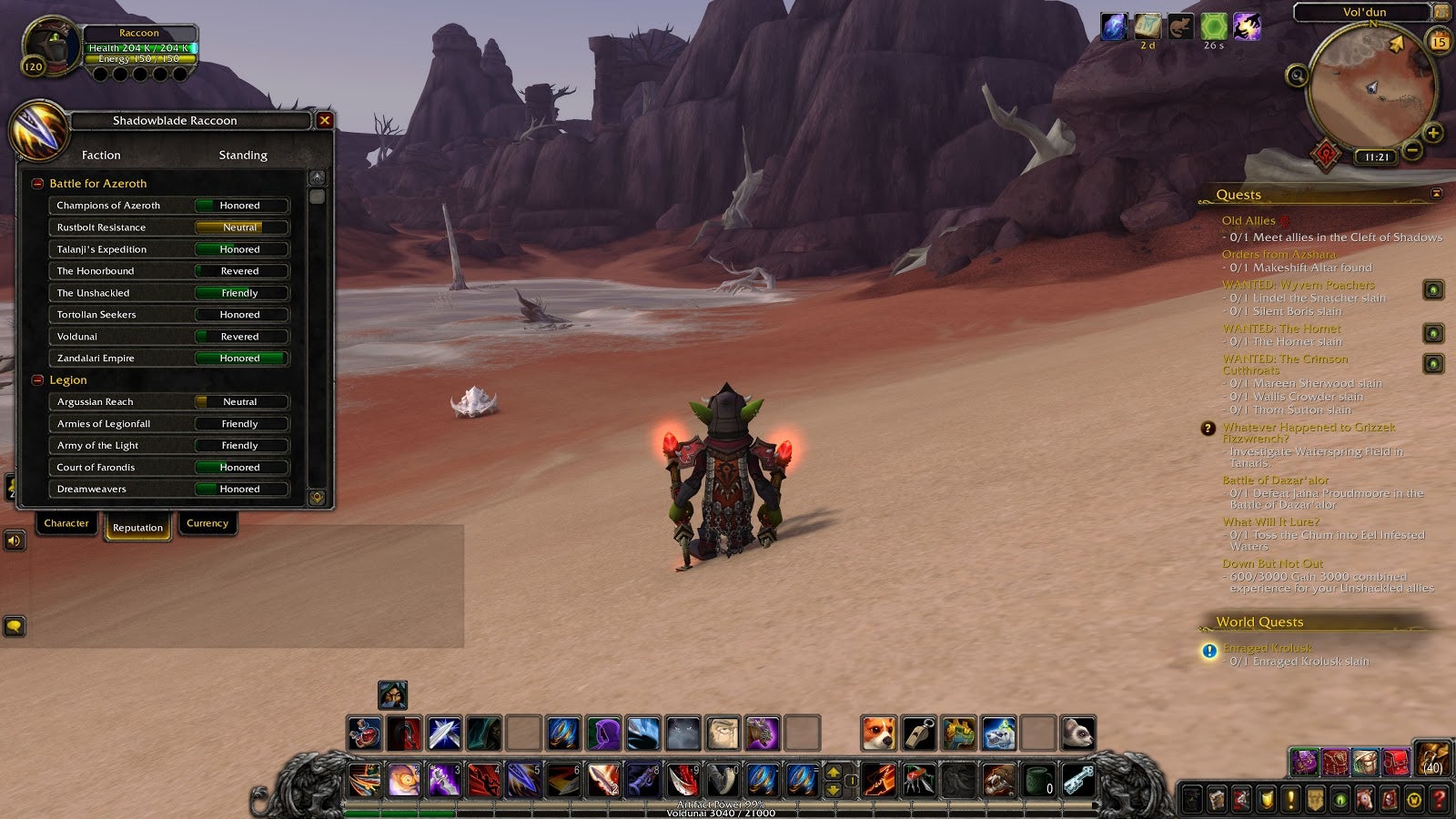Open the backpack showing 40 free slots
Image resolution: width=1456 pixels, height=819 pixels.
pyautogui.click(x=1432, y=758)
